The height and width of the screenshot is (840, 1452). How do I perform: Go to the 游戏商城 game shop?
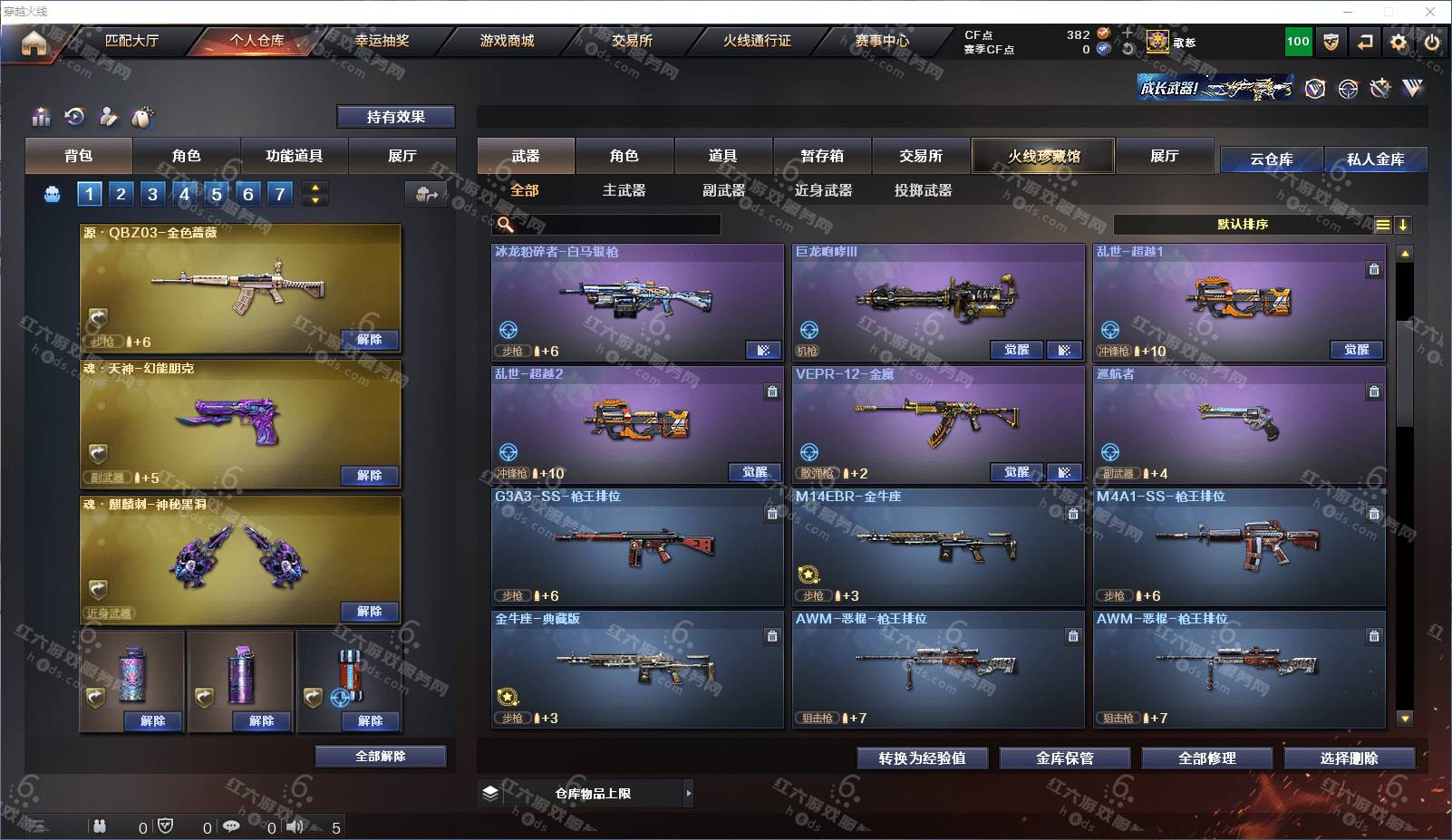507,41
